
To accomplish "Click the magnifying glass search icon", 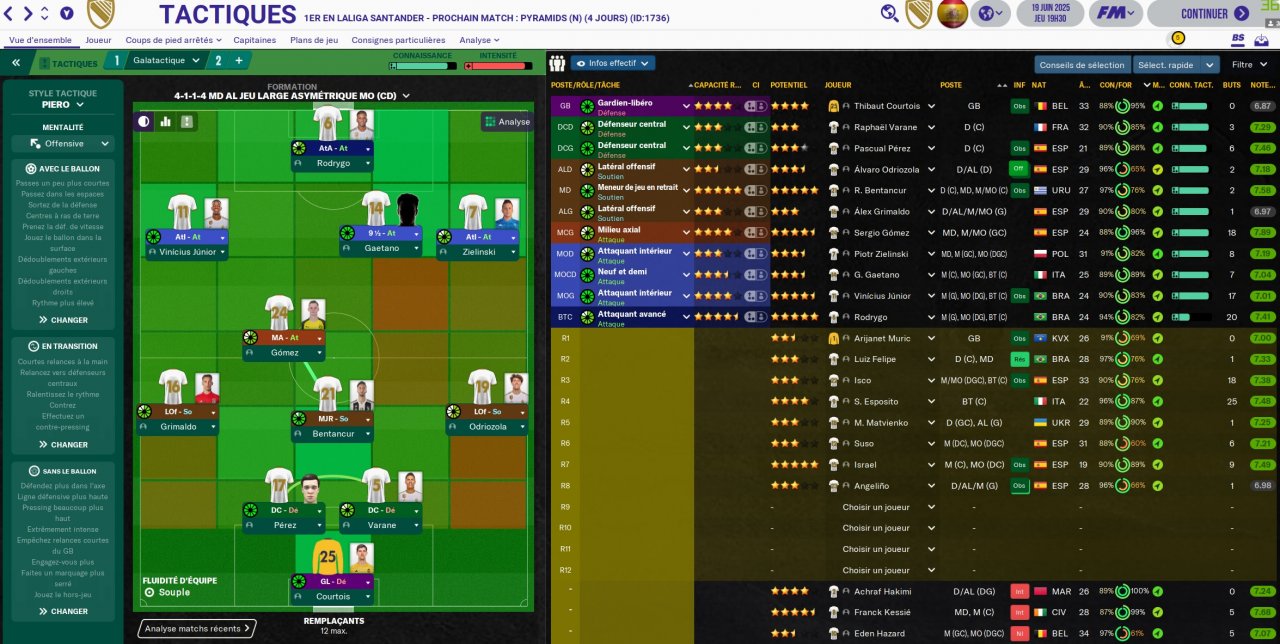I will (889, 13).
